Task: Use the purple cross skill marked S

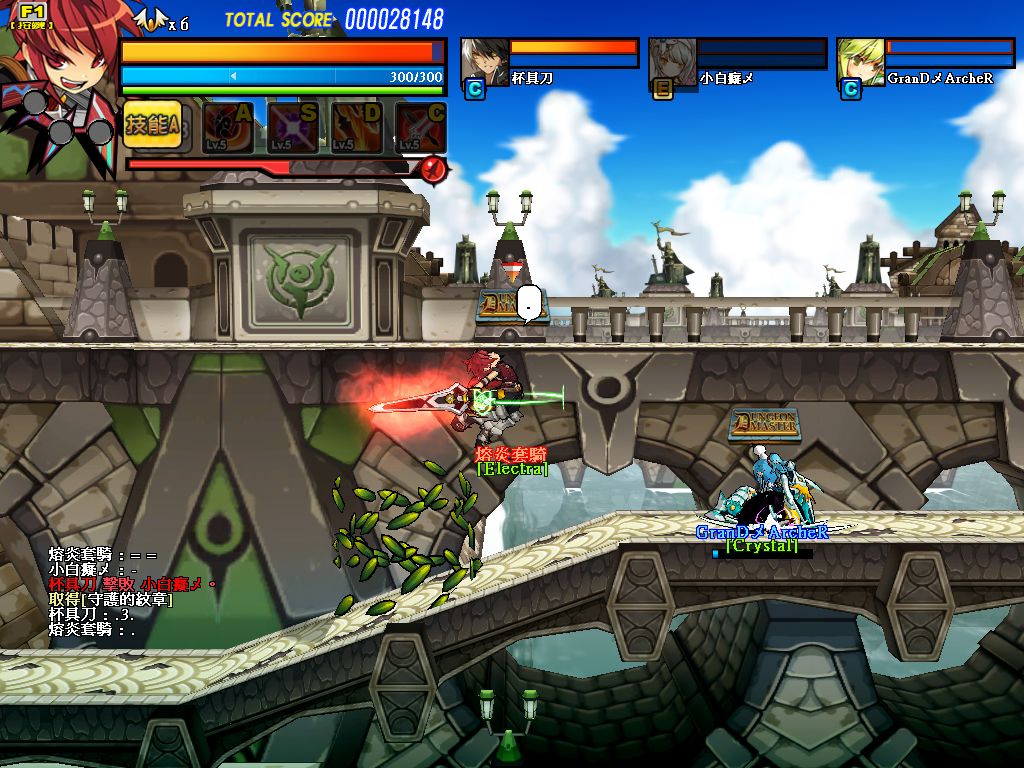Action: pos(292,127)
